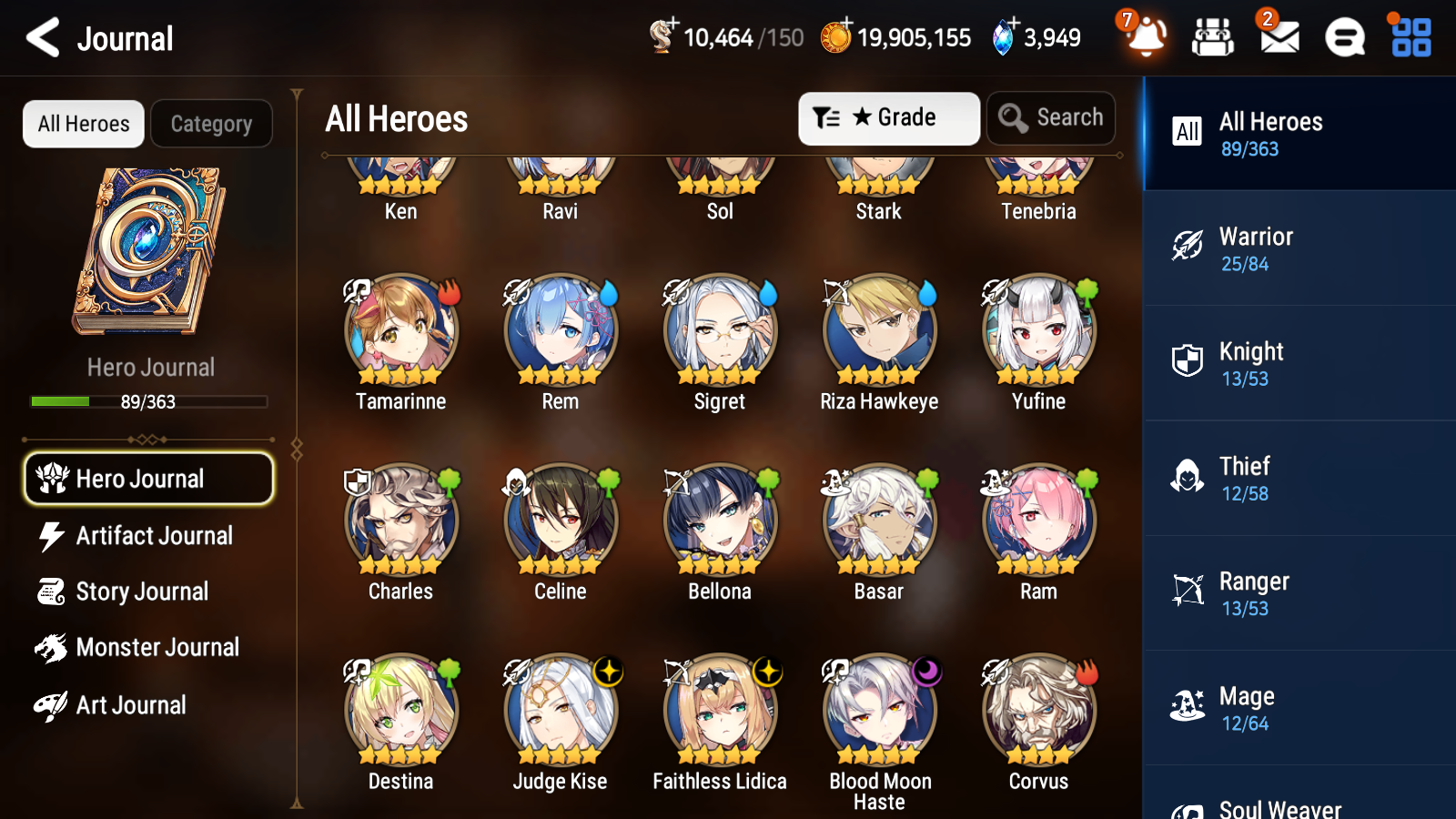Switch to the Category tab
The height and width of the screenshot is (819, 1456).
point(212,124)
